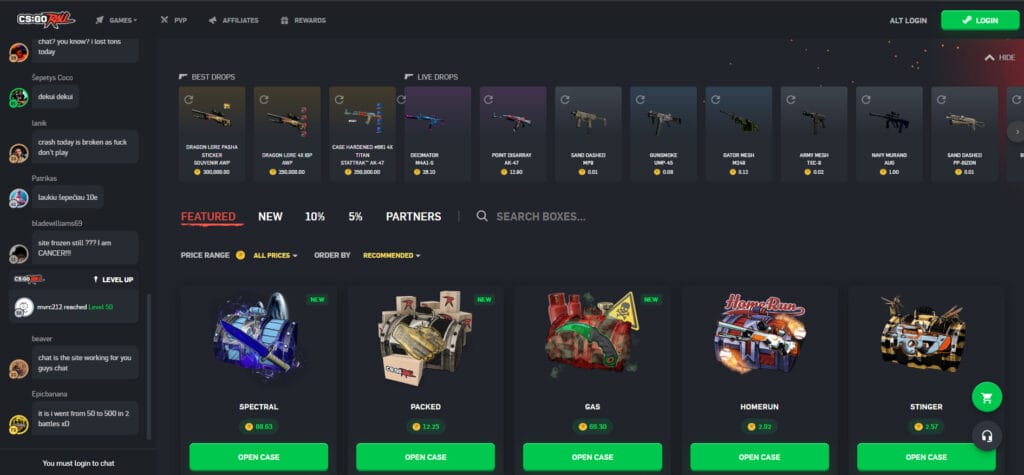
Task: Open the Recommended order dropdown
Action: pos(391,255)
